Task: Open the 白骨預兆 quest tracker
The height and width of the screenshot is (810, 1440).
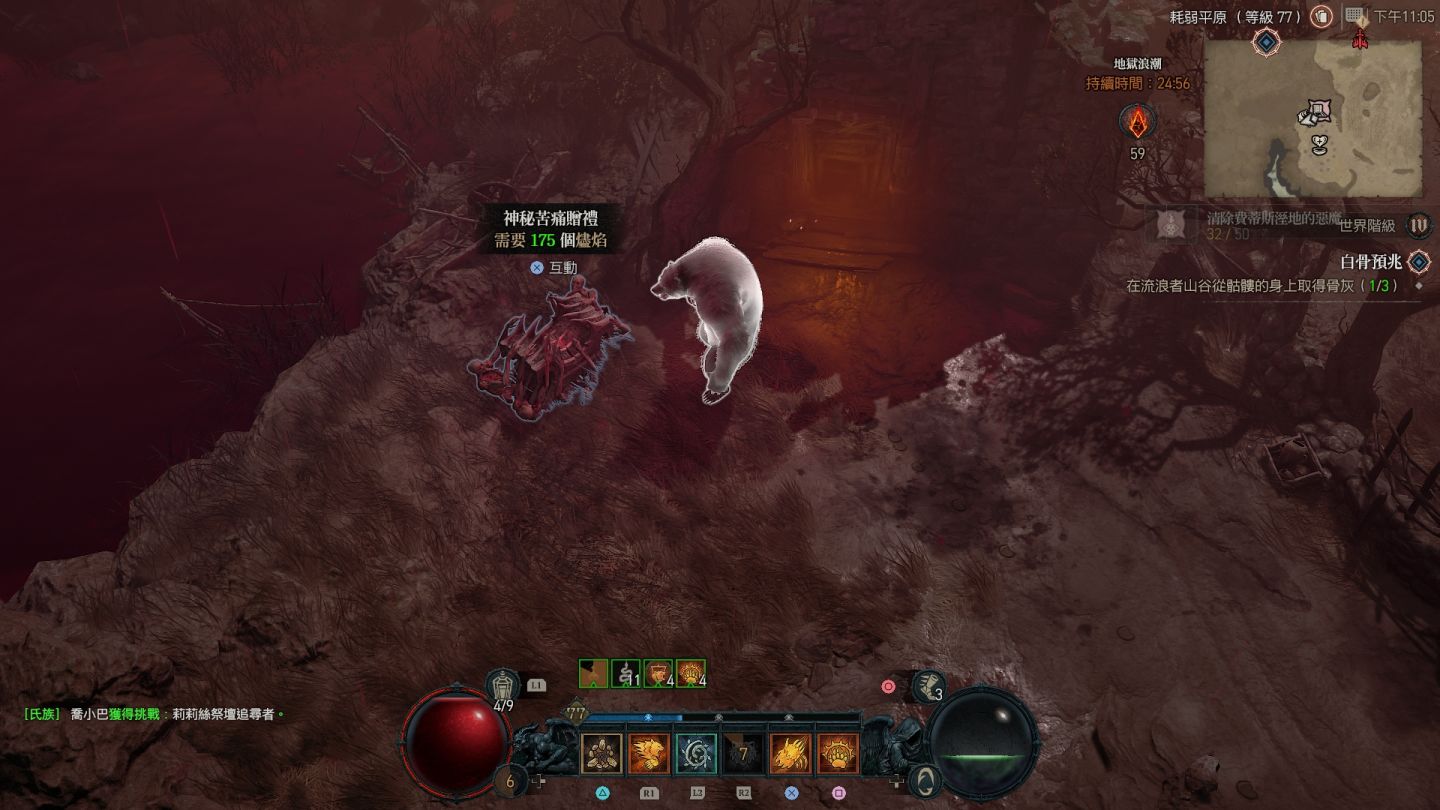Action: click(x=1370, y=262)
